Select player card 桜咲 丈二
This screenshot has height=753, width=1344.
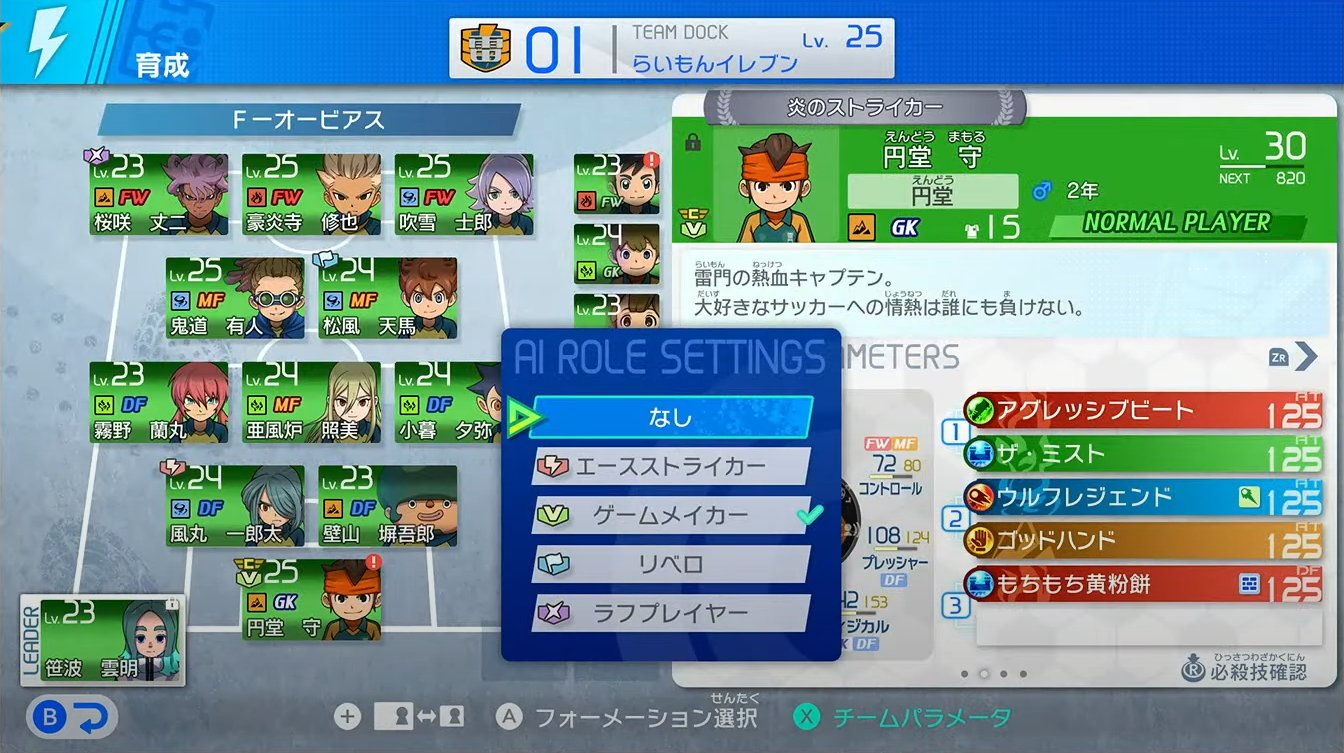click(x=159, y=194)
